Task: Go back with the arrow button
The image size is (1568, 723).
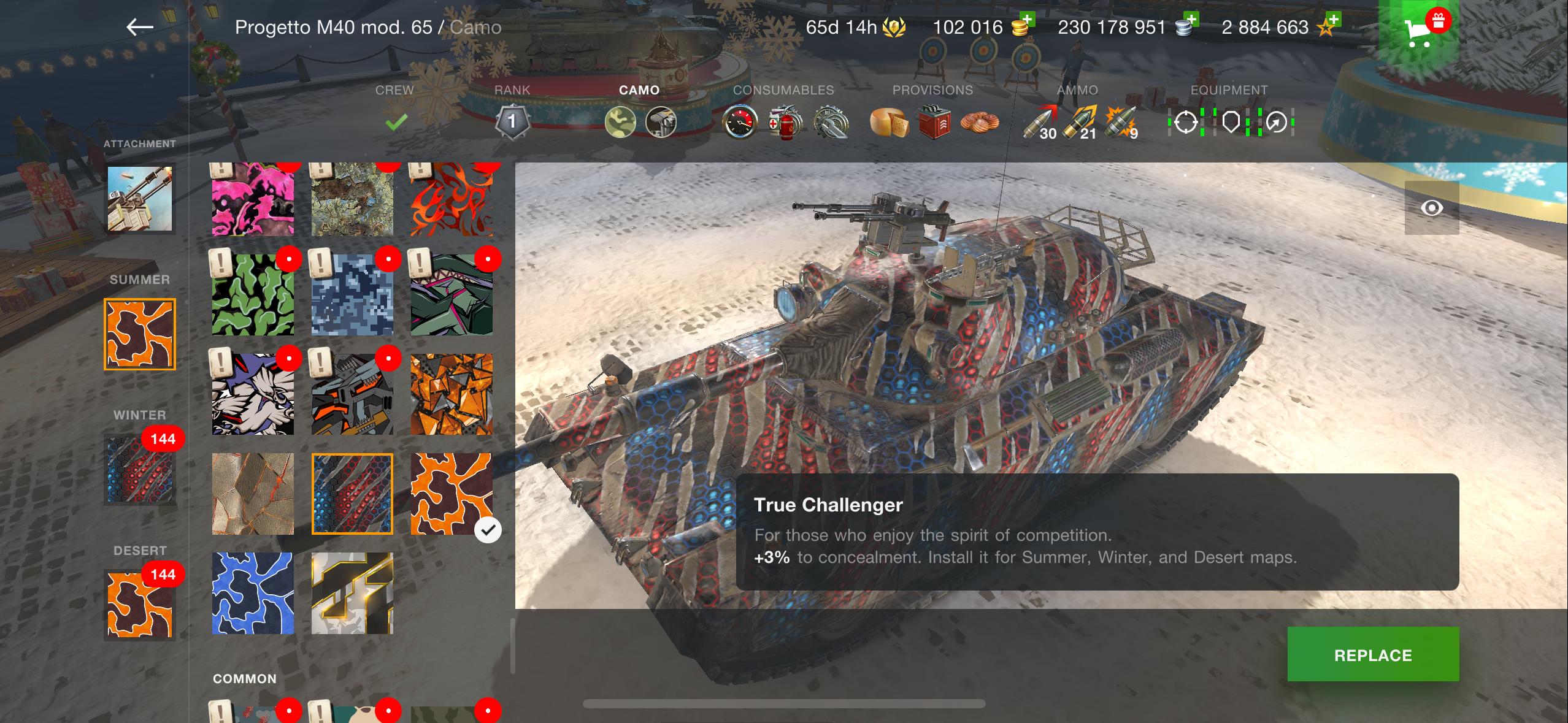Action: click(140, 27)
